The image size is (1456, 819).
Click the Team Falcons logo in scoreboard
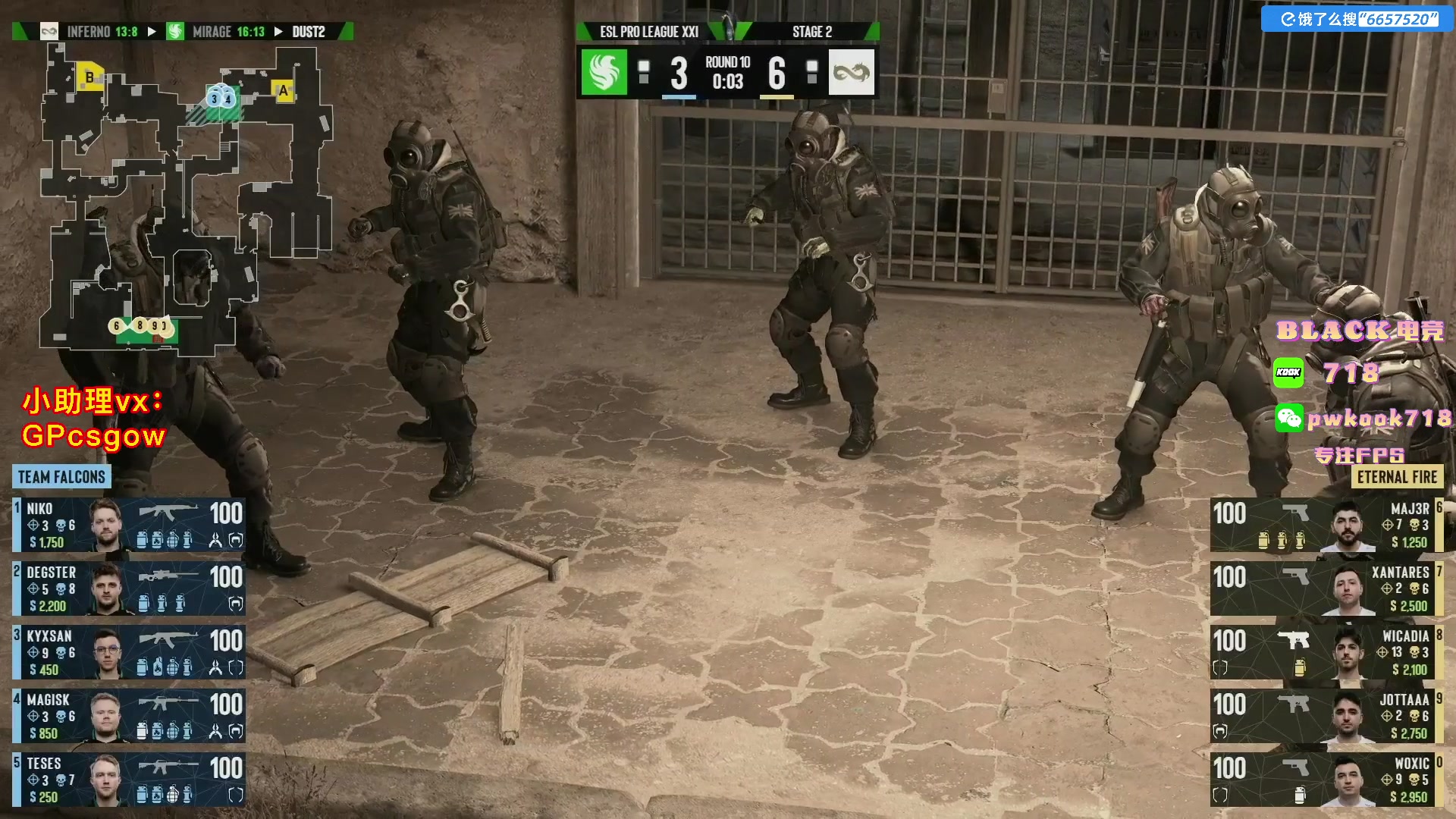click(x=604, y=73)
